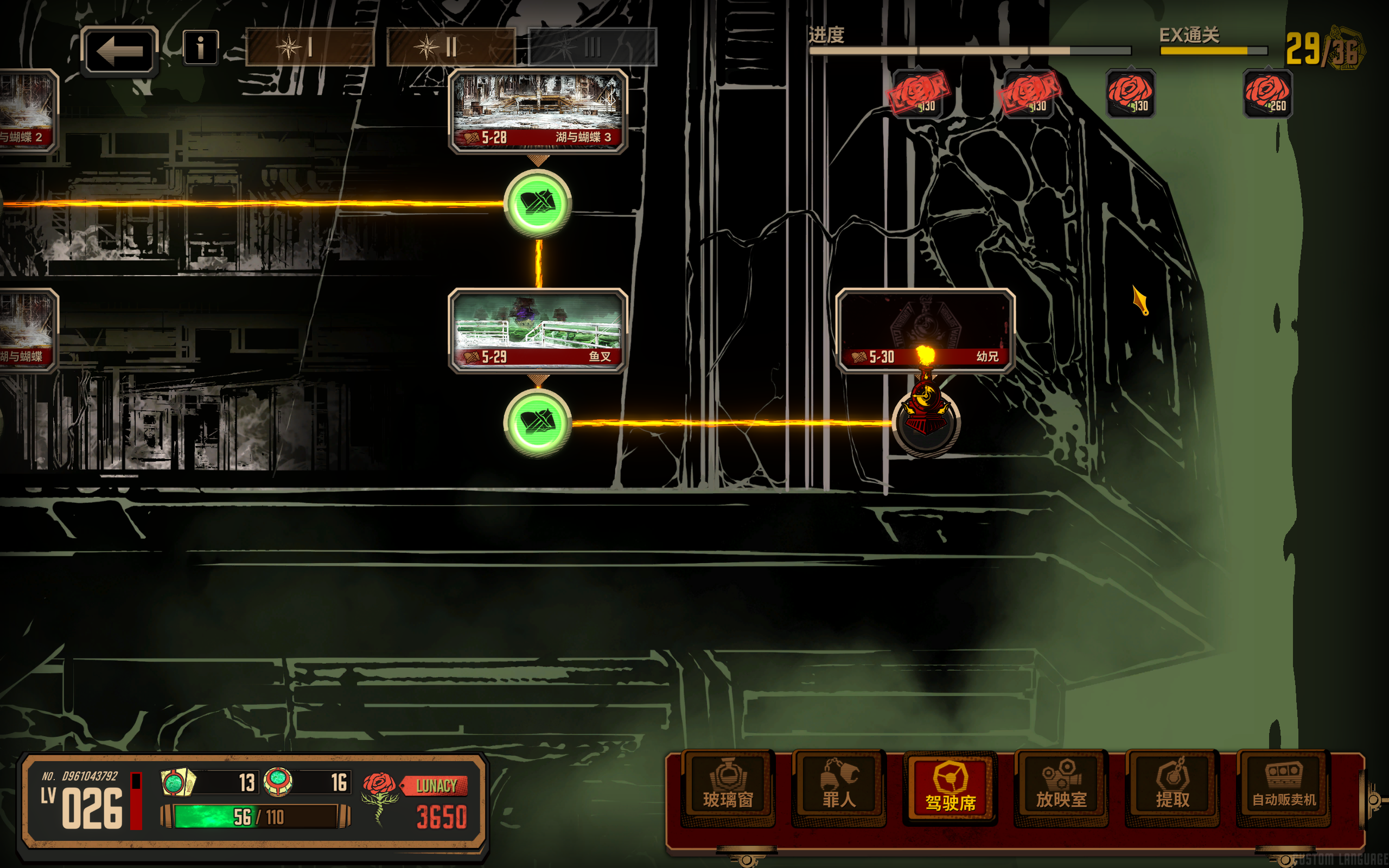Open the 自动贩卖机 menu
Screen dimensions: 1389x868
(x=1283, y=788)
